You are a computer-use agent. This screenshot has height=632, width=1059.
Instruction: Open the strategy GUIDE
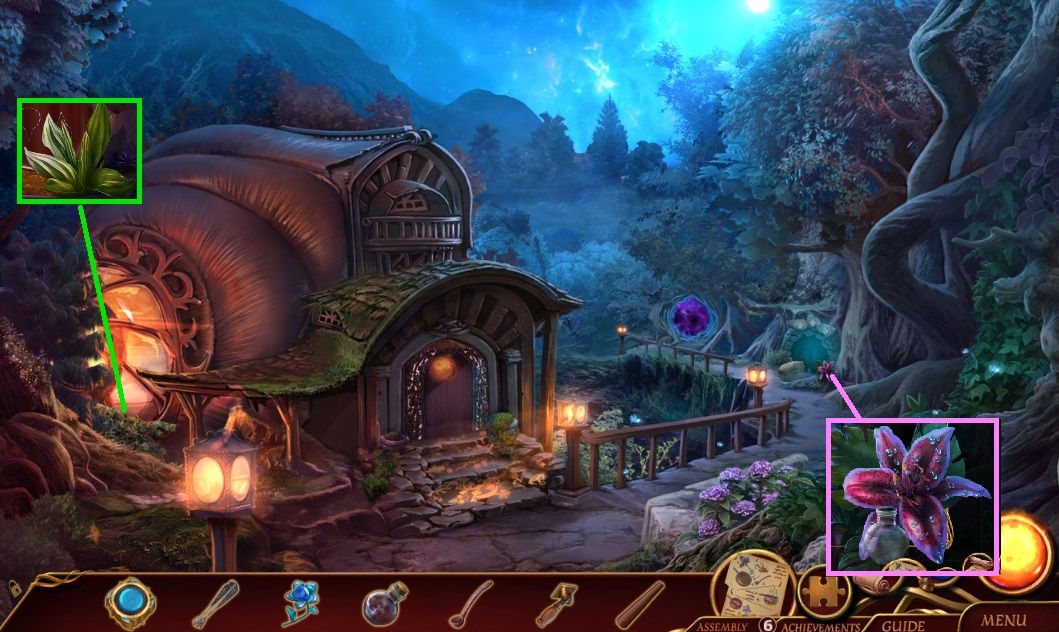click(x=902, y=626)
